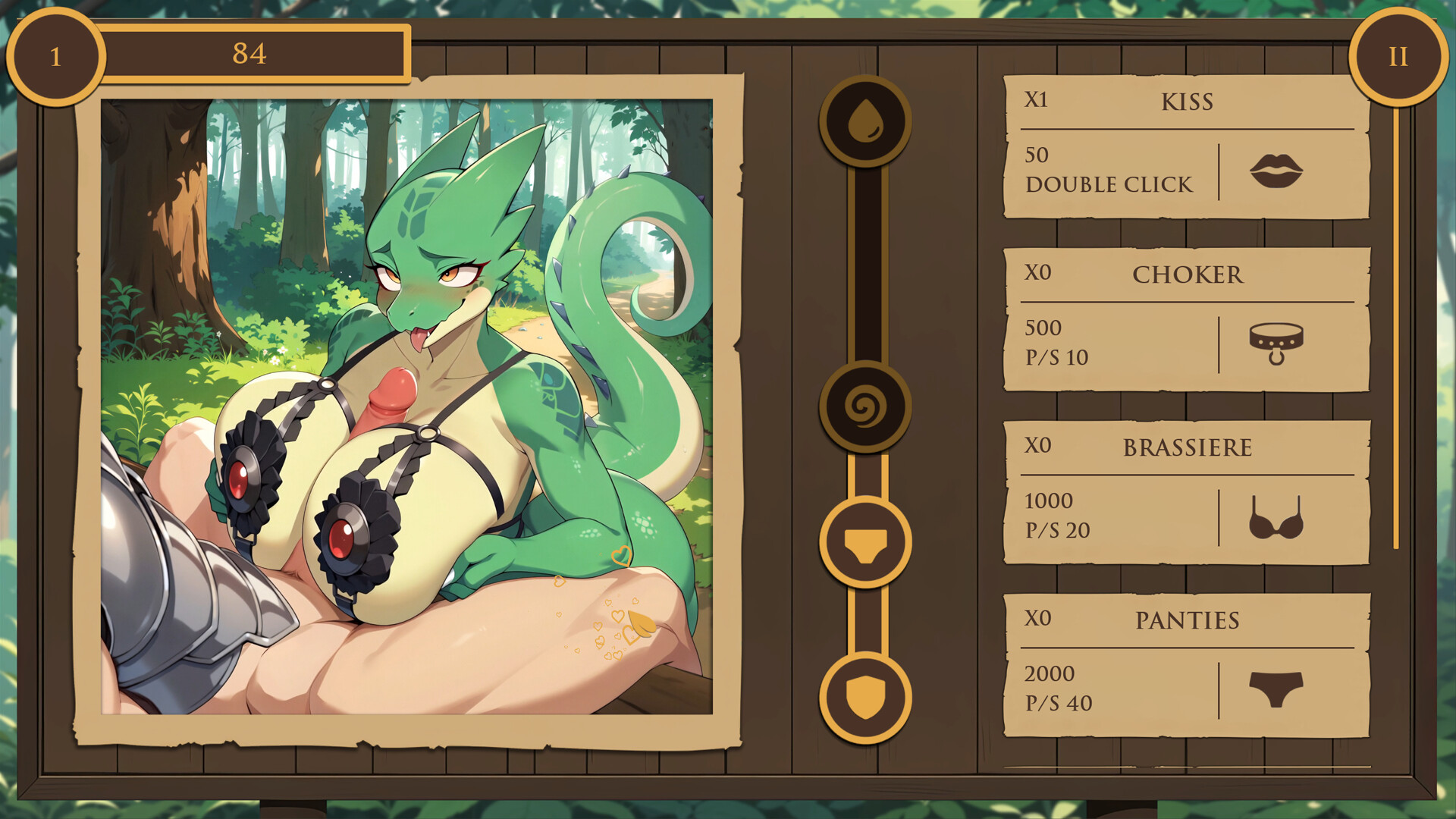Toggle the level 1 medallion top left
The width and height of the screenshot is (1456, 819).
(55, 55)
